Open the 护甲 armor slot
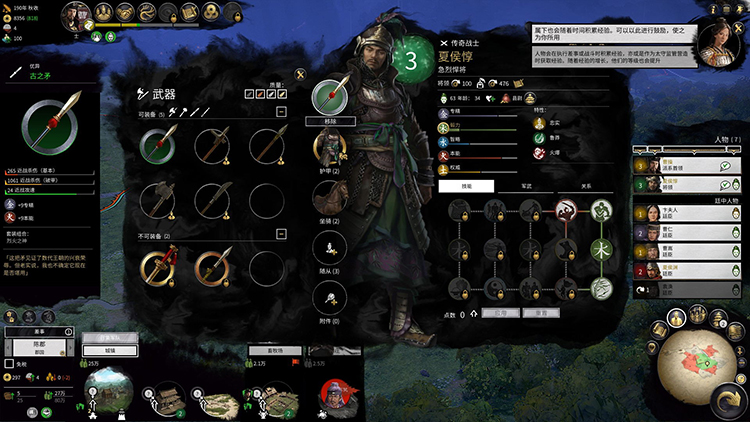This screenshot has width=750, height=422. click(x=329, y=147)
